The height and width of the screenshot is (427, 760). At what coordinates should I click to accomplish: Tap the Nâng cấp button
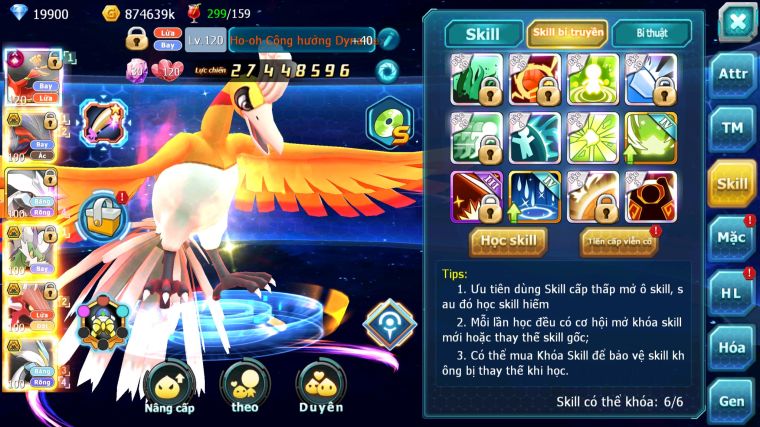(x=169, y=388)
